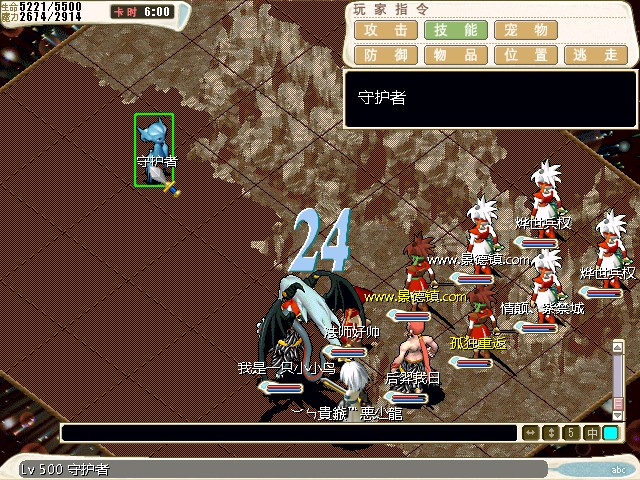640x480 pixels.
Task: Click the chat line count button "5"
Action: click(x=570, y=433)
